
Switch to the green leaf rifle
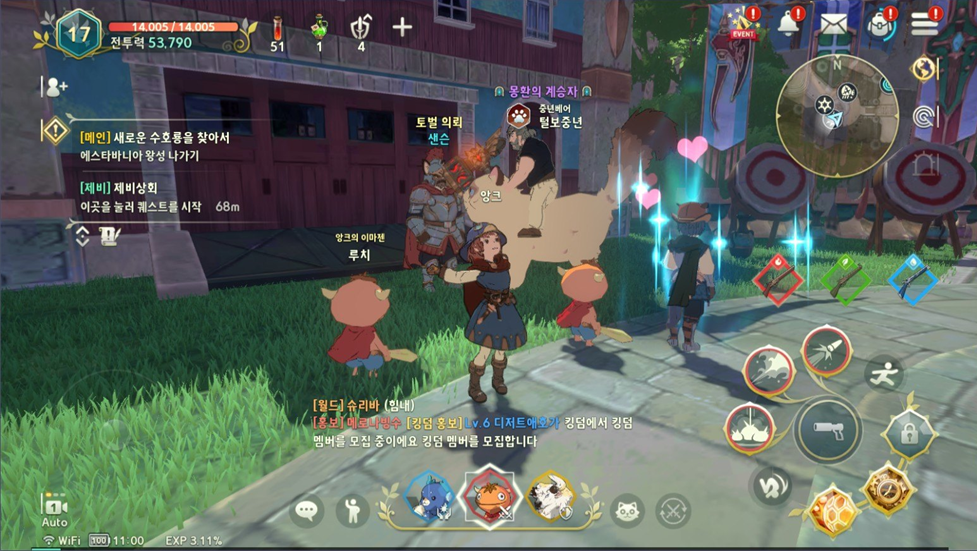click(x=846, y=278)
